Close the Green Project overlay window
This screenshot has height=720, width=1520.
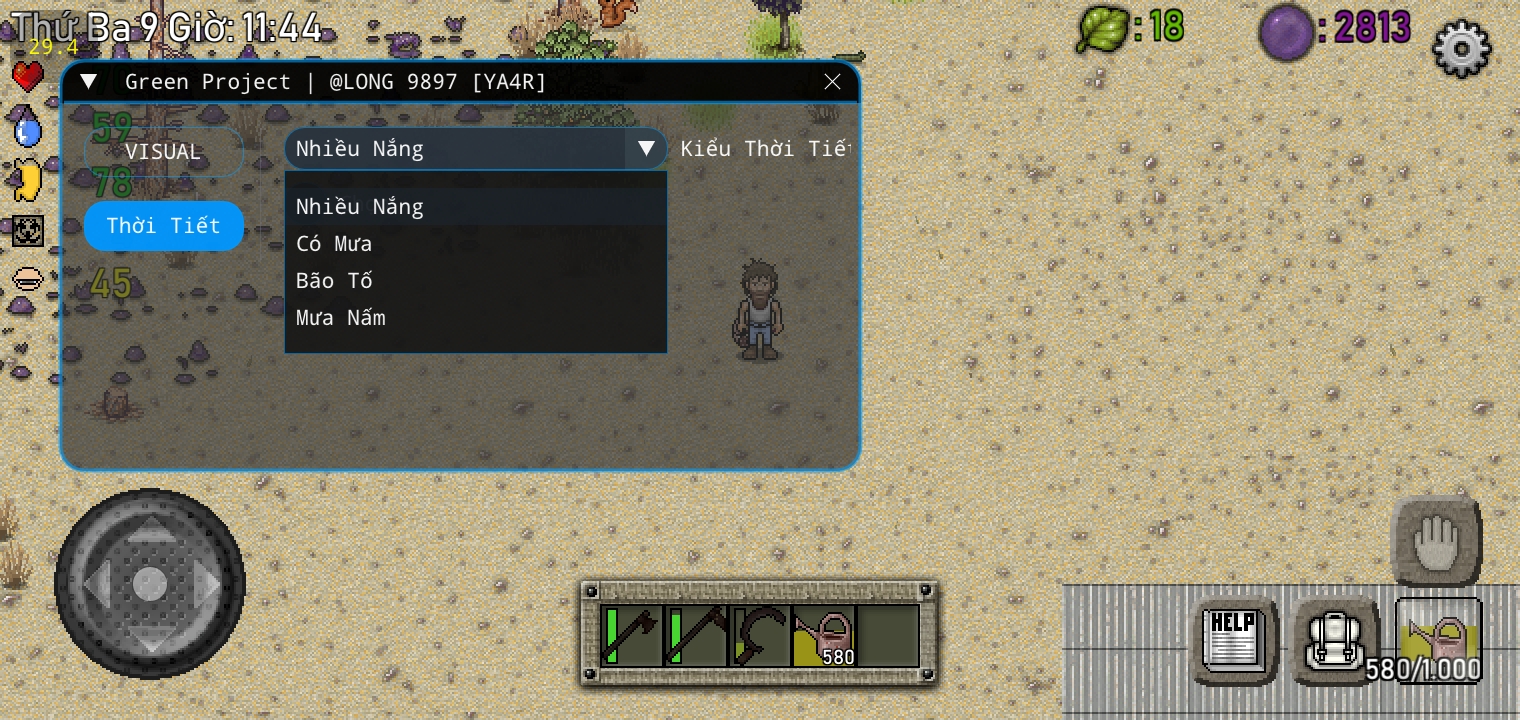tap(832, 82)
